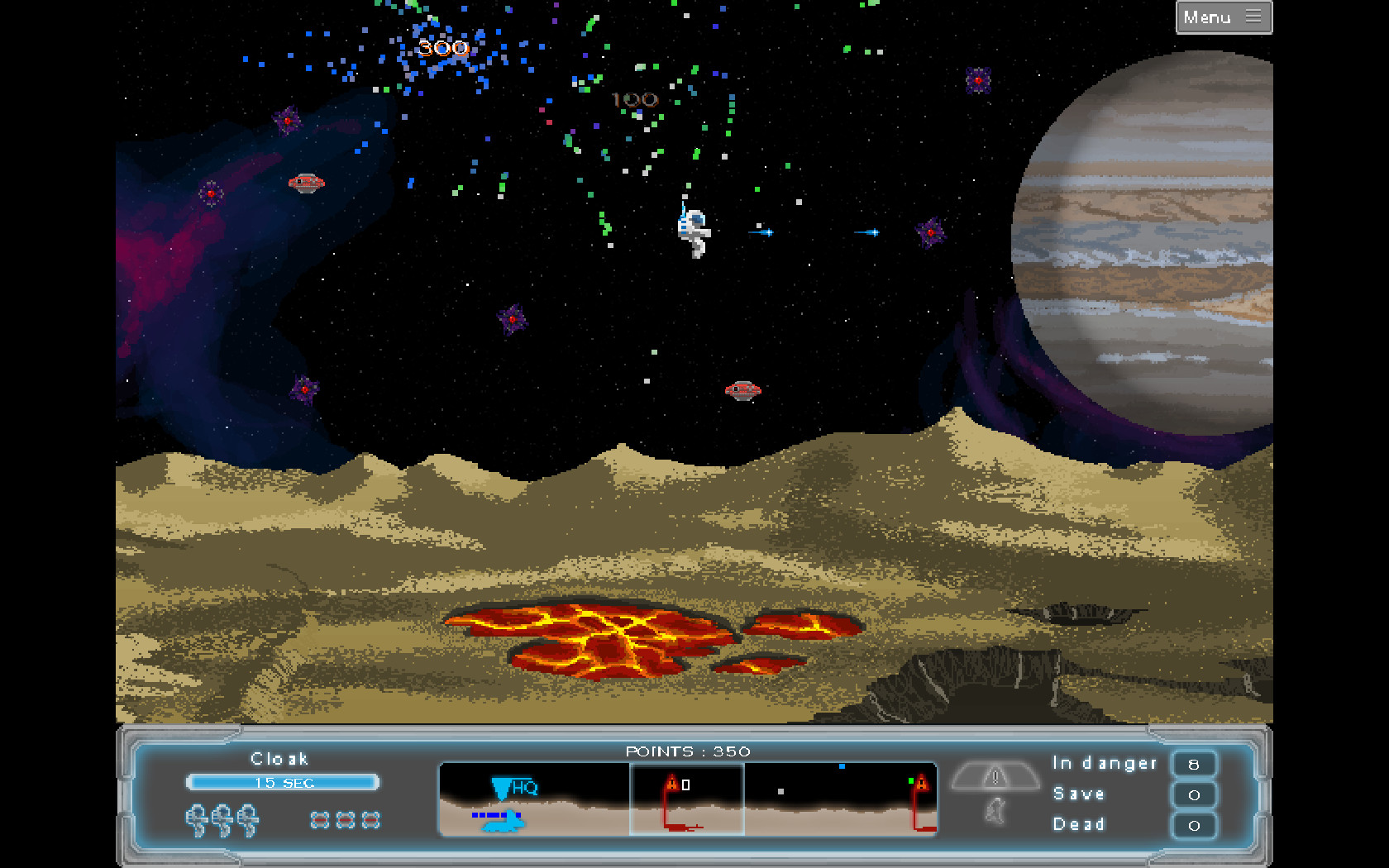Toggle the Dead counter showing 0
Screen dimensions: 1389x868
click(1194, 824)
